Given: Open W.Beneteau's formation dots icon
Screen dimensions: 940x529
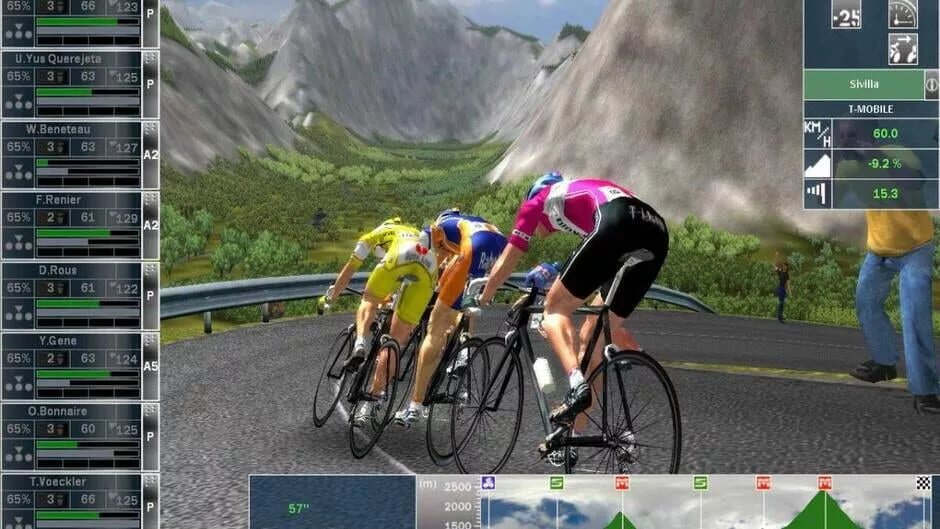Looking at the screenshot, I should click(17, 171).
